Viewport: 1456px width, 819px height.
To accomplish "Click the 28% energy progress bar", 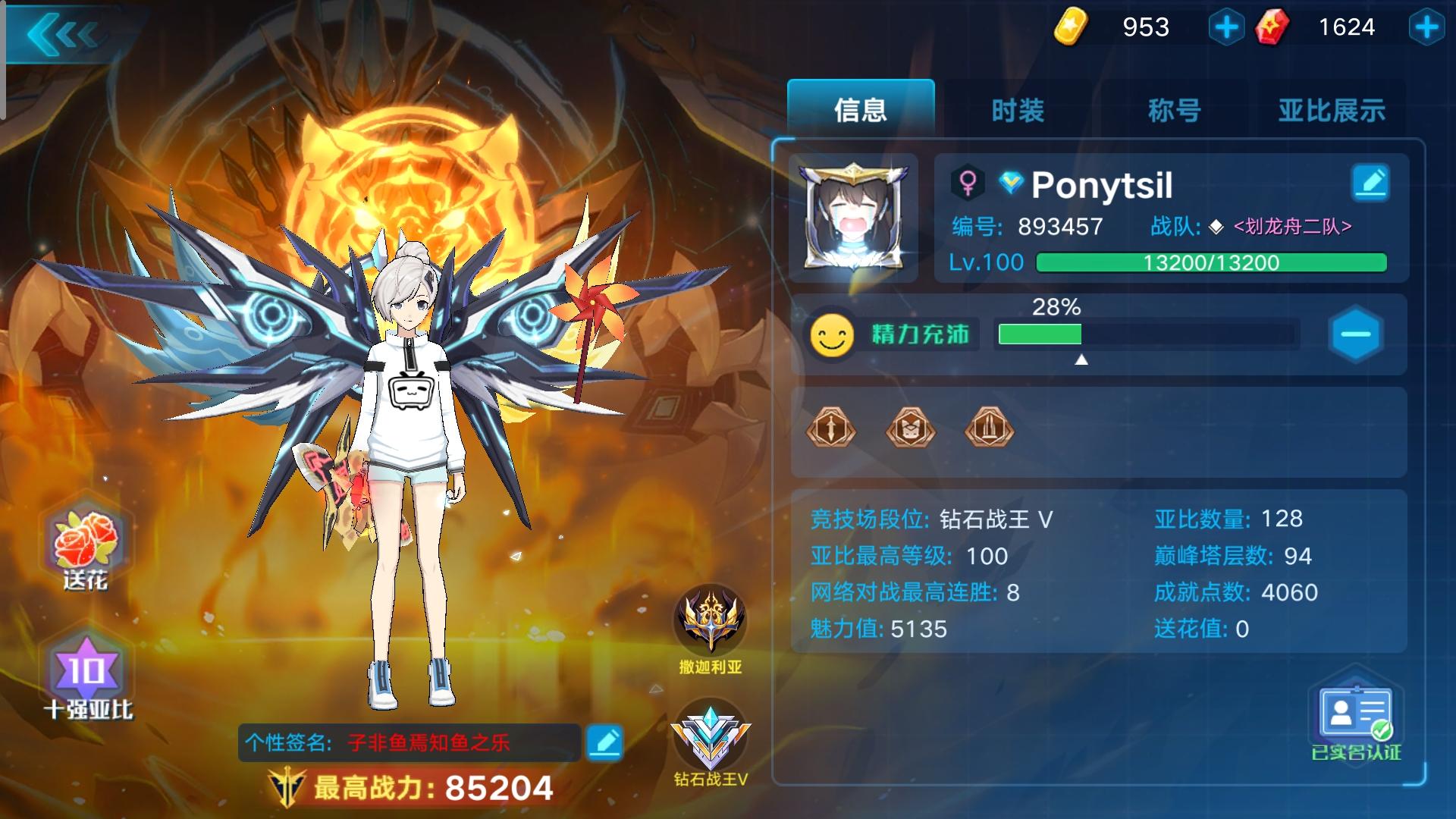I will click(x=1145, y=334).
